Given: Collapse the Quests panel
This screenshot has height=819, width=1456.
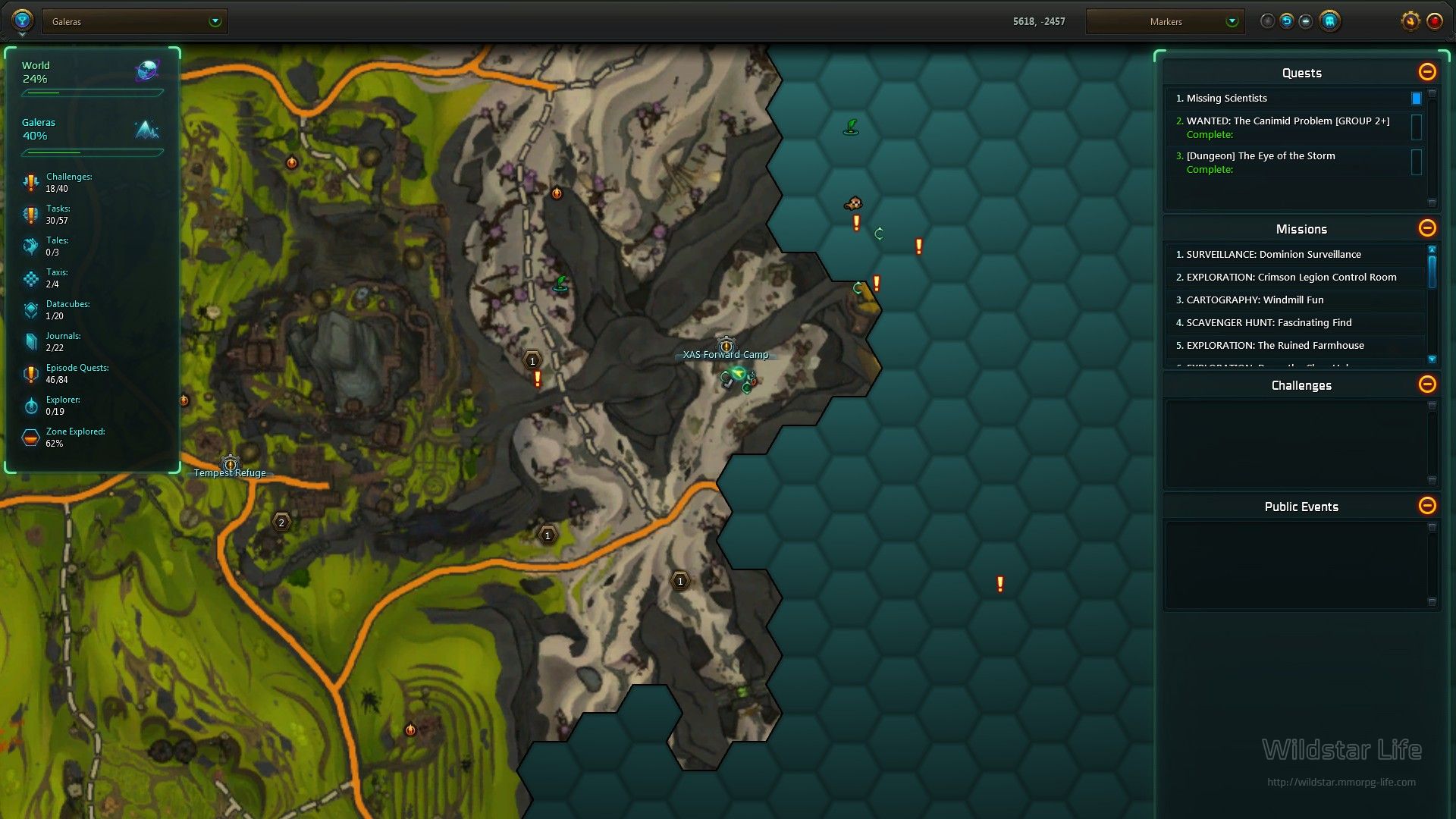Looking at the screenshot, I should [x=1426, y=72].
